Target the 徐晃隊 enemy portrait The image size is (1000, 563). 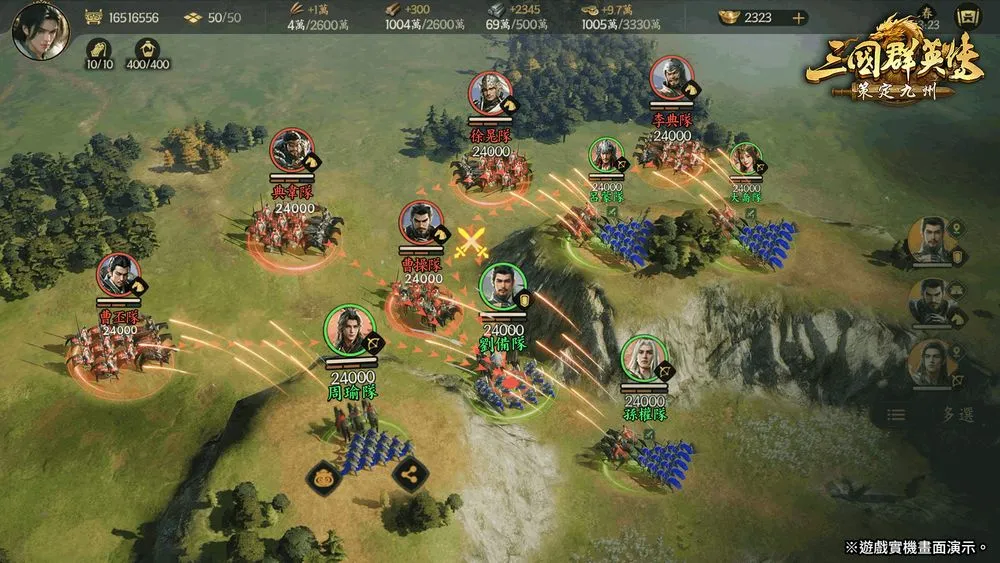point(490,96)
